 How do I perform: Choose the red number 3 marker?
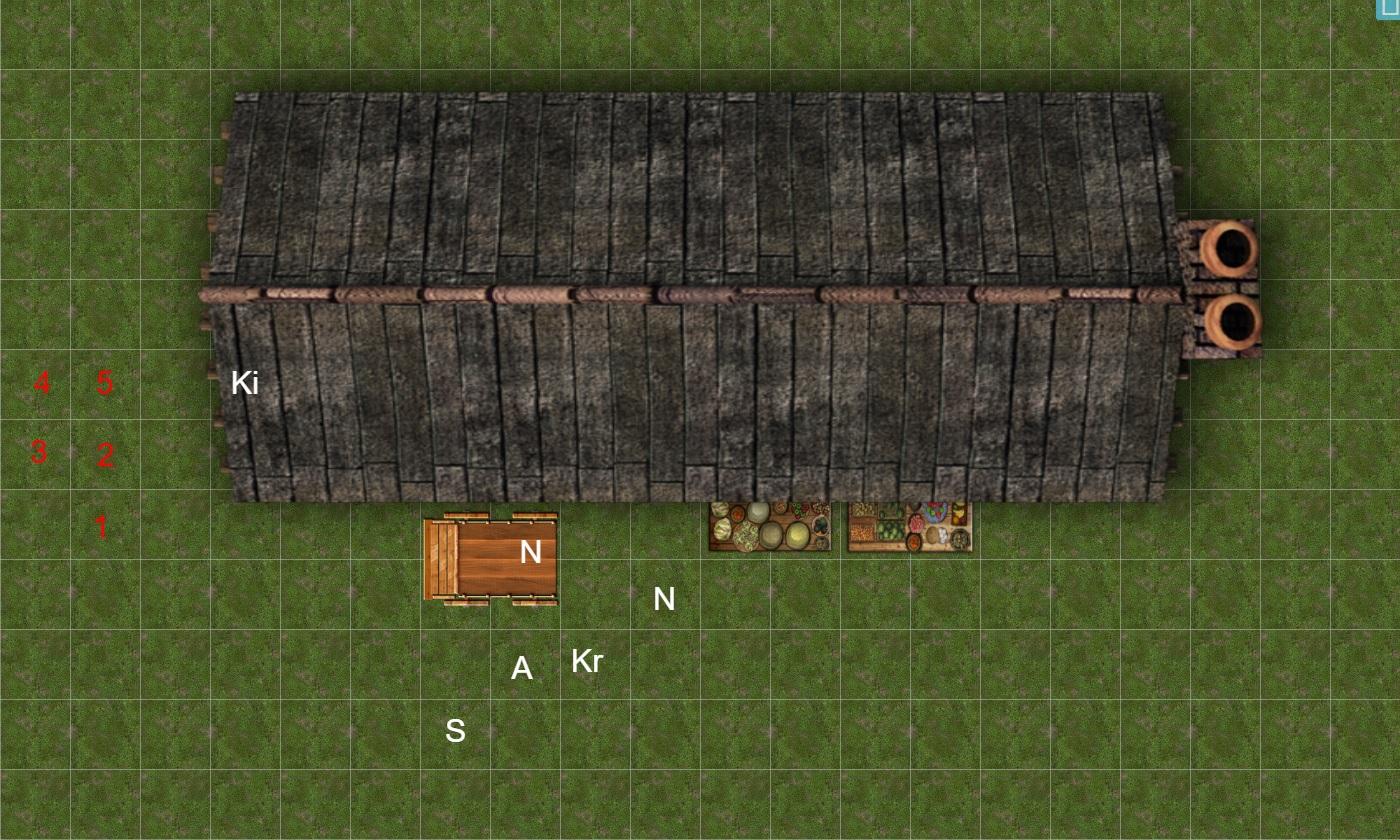tap(39, 452)
